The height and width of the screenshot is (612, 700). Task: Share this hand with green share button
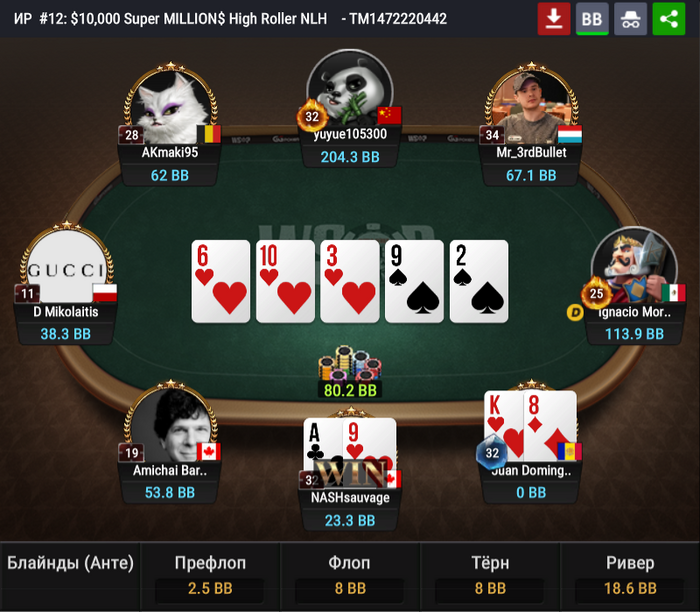668,19
